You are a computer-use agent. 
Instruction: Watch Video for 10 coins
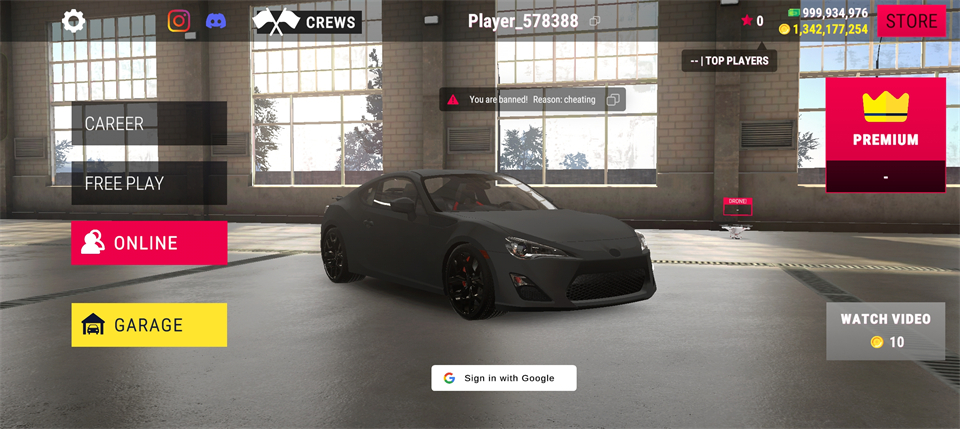[x=885, y=331]
